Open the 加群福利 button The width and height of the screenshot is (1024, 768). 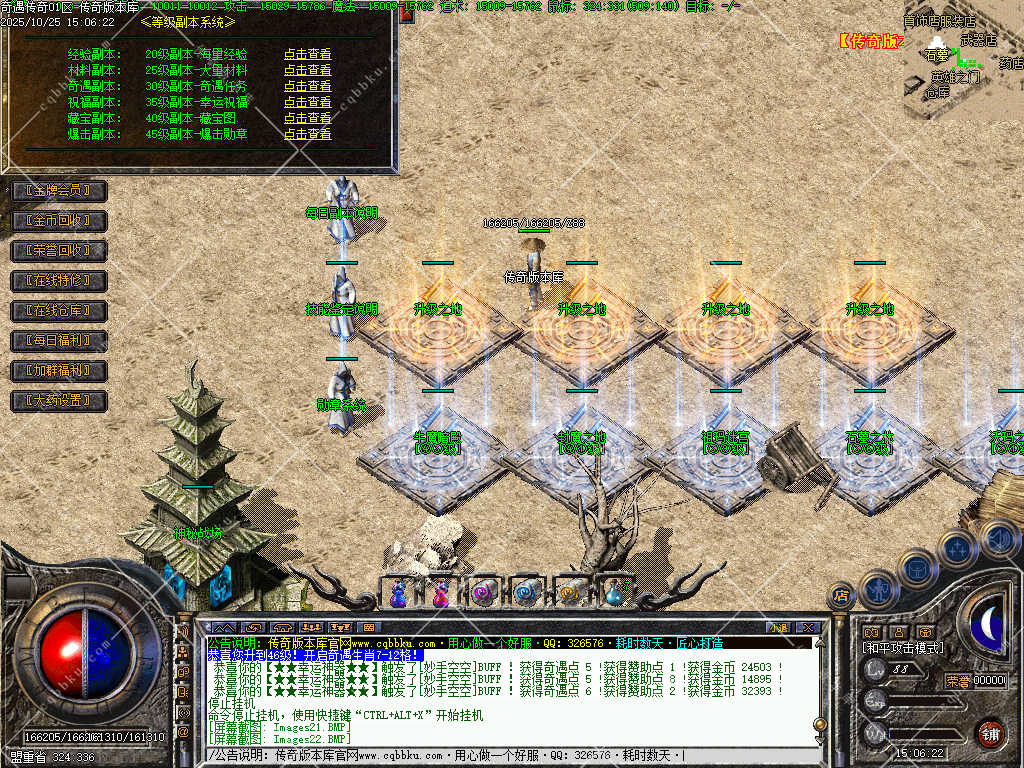click(x=58, y=371)
